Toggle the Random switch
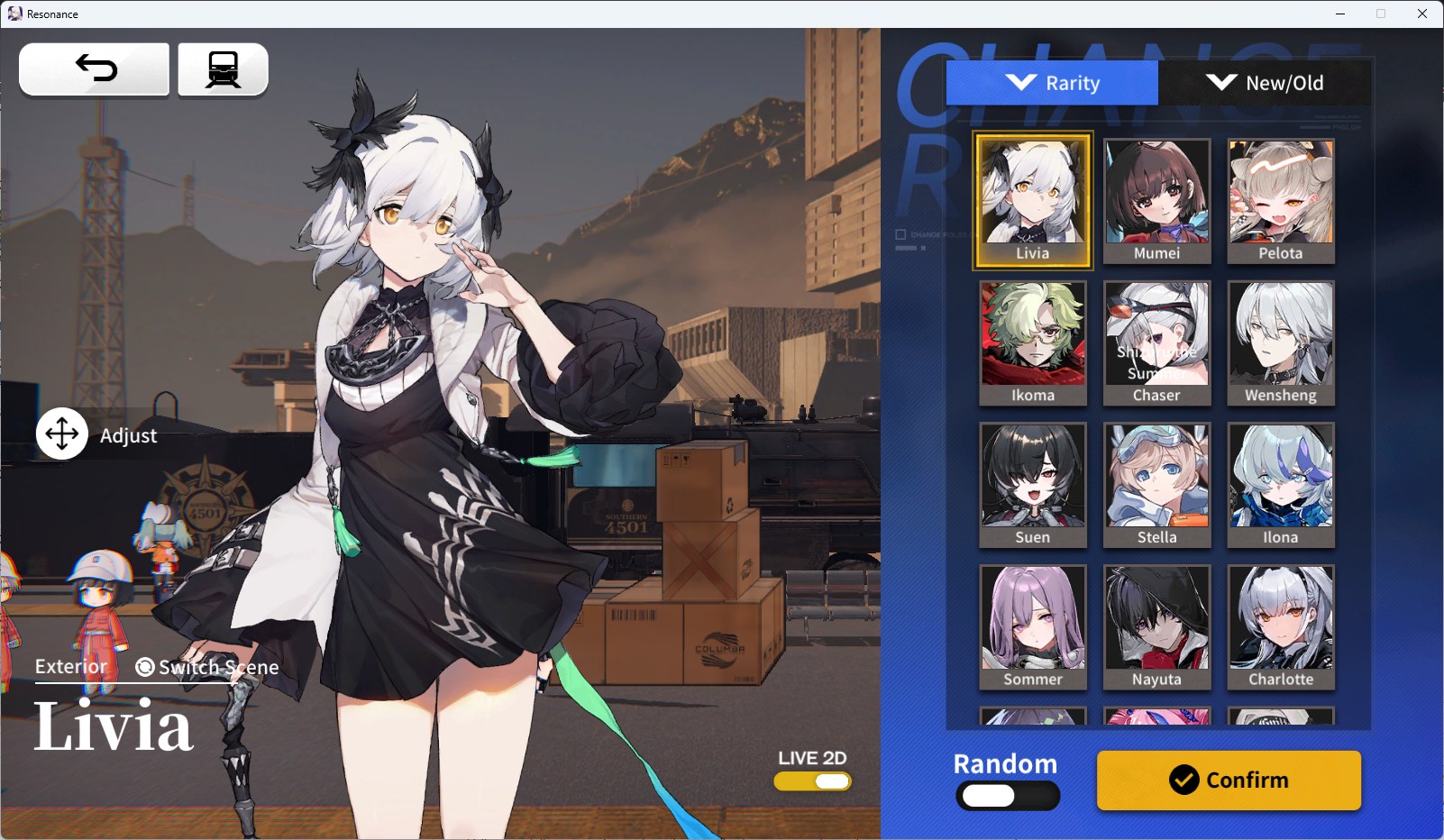The height and width of the screenshot is (840, 1444). (x=1008, y=796)
